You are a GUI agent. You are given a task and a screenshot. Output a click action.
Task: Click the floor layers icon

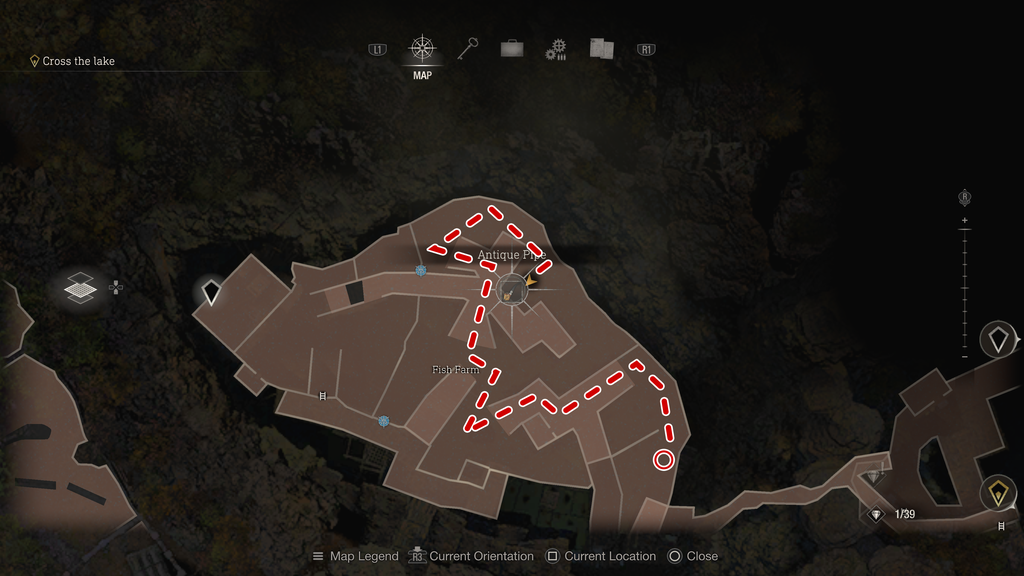[x=80, y=288]
